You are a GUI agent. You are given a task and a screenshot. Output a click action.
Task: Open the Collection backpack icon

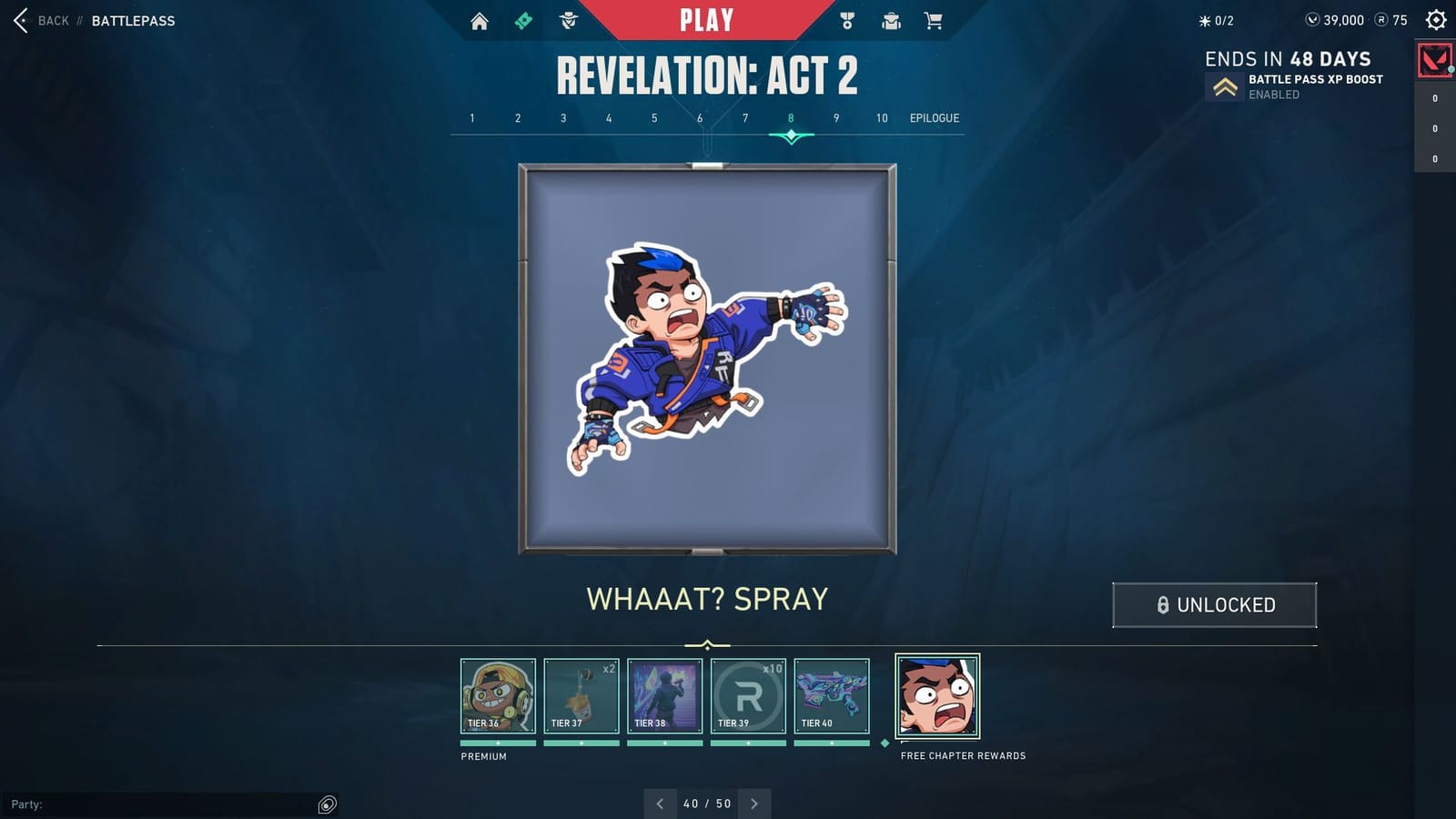pos(891,19)
